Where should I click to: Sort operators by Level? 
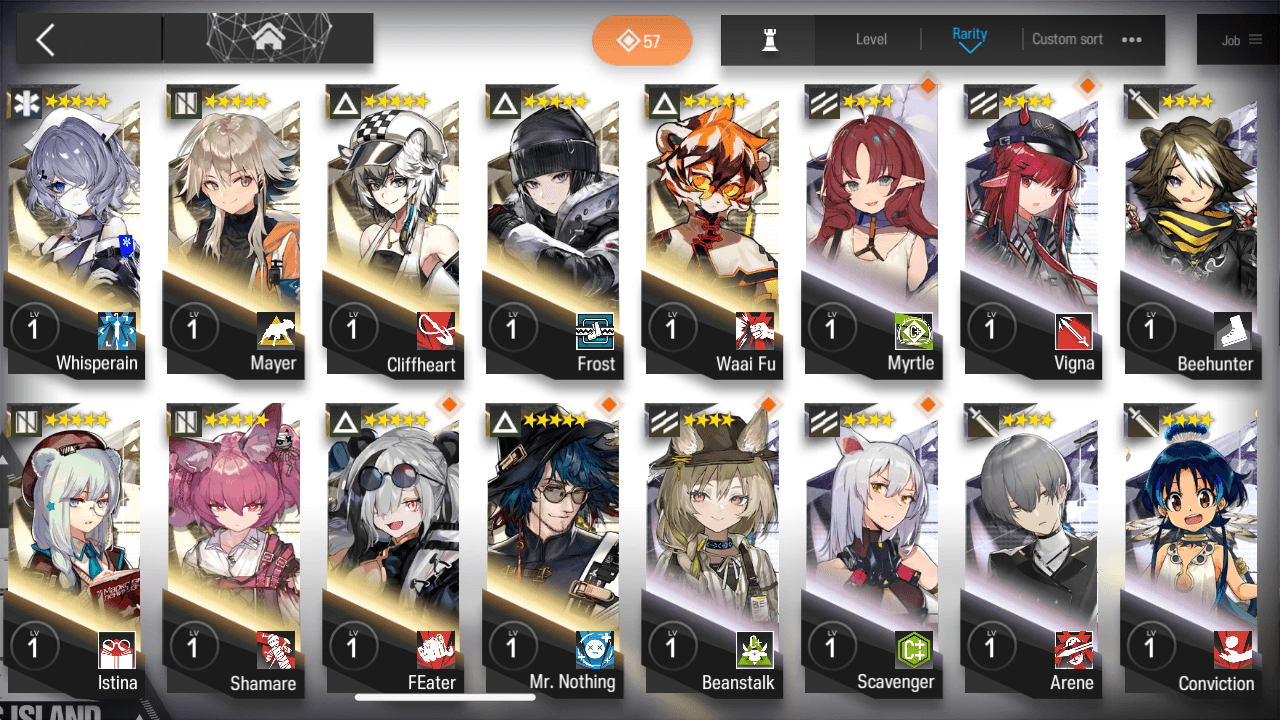pos(871,40)
